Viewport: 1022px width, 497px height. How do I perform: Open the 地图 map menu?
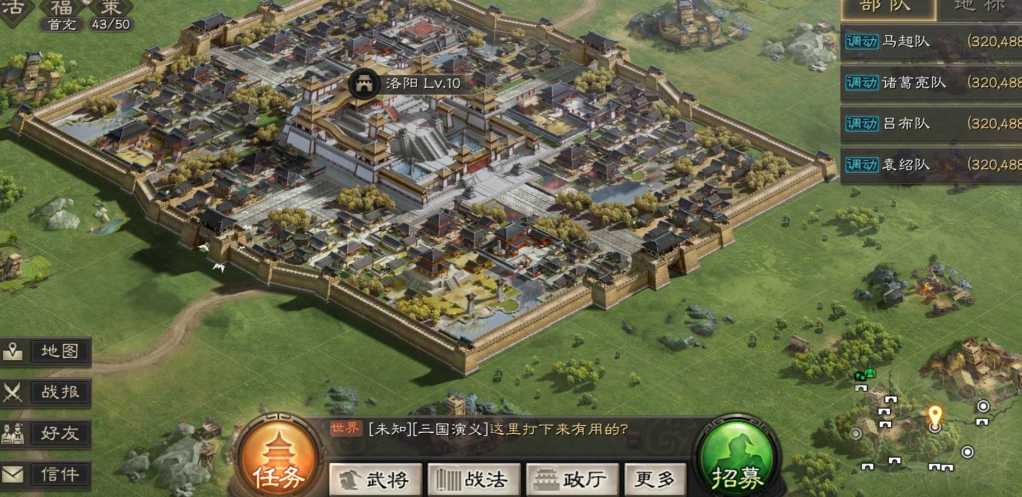[x=47, y=352]
